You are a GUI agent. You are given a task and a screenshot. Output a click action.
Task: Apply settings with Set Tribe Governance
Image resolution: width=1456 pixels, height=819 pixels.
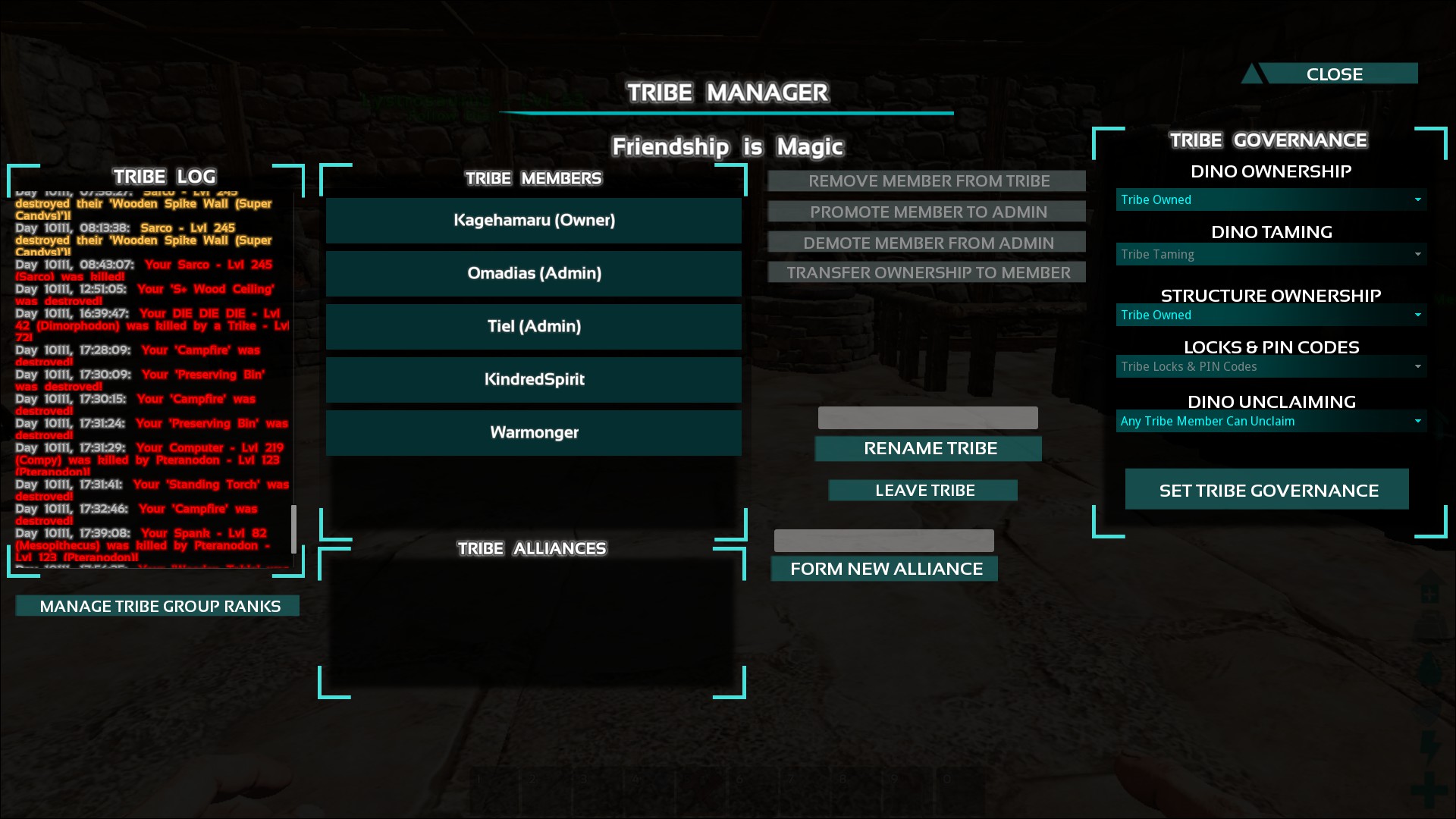(x=1267, y=490)
